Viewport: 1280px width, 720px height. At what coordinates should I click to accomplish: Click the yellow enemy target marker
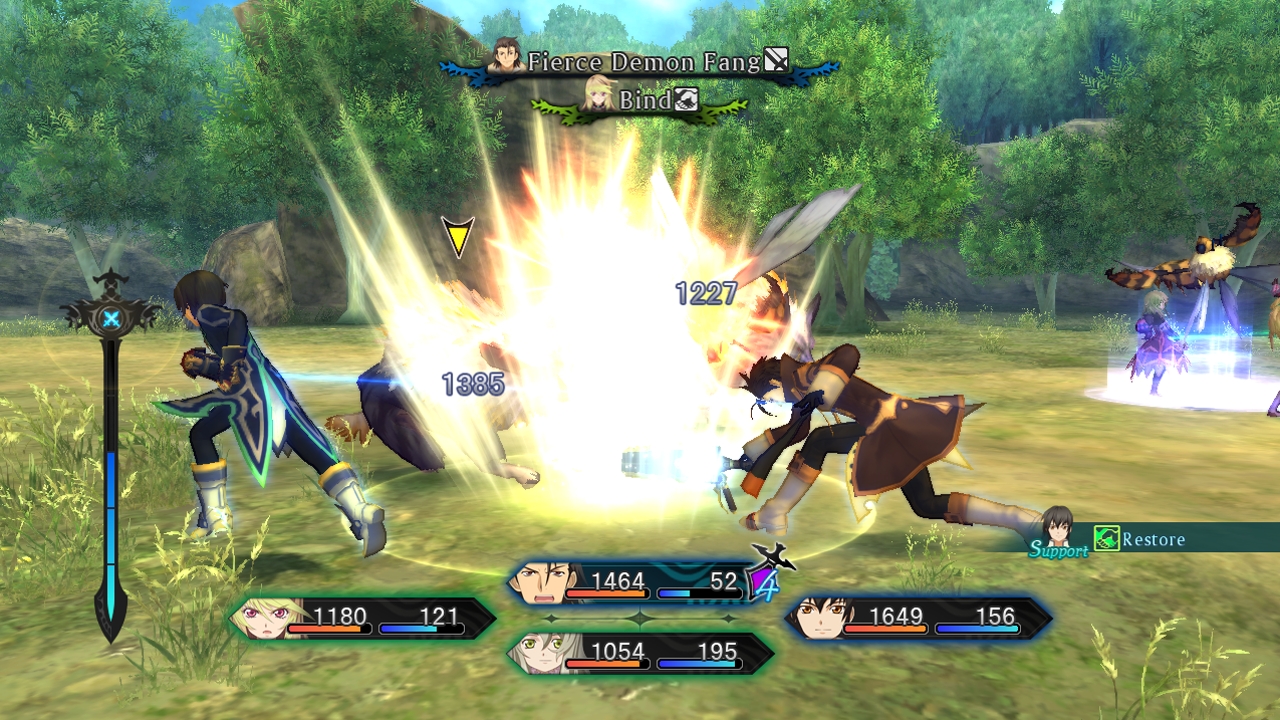coord(458,236)
